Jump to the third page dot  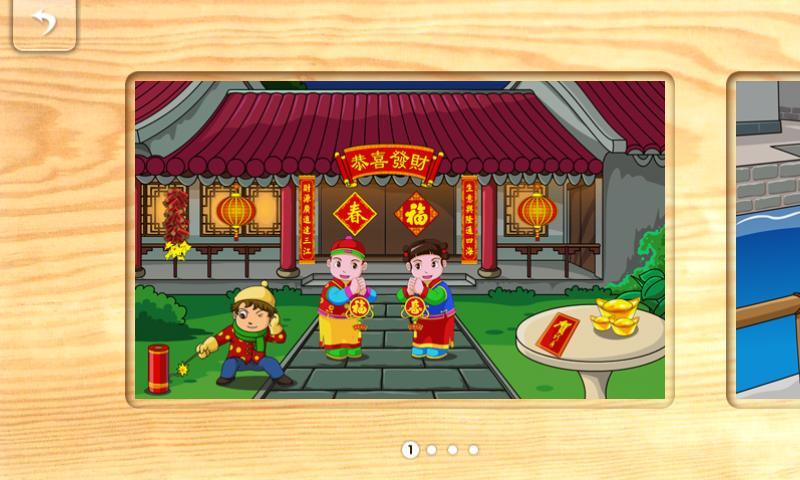(453, 450)
